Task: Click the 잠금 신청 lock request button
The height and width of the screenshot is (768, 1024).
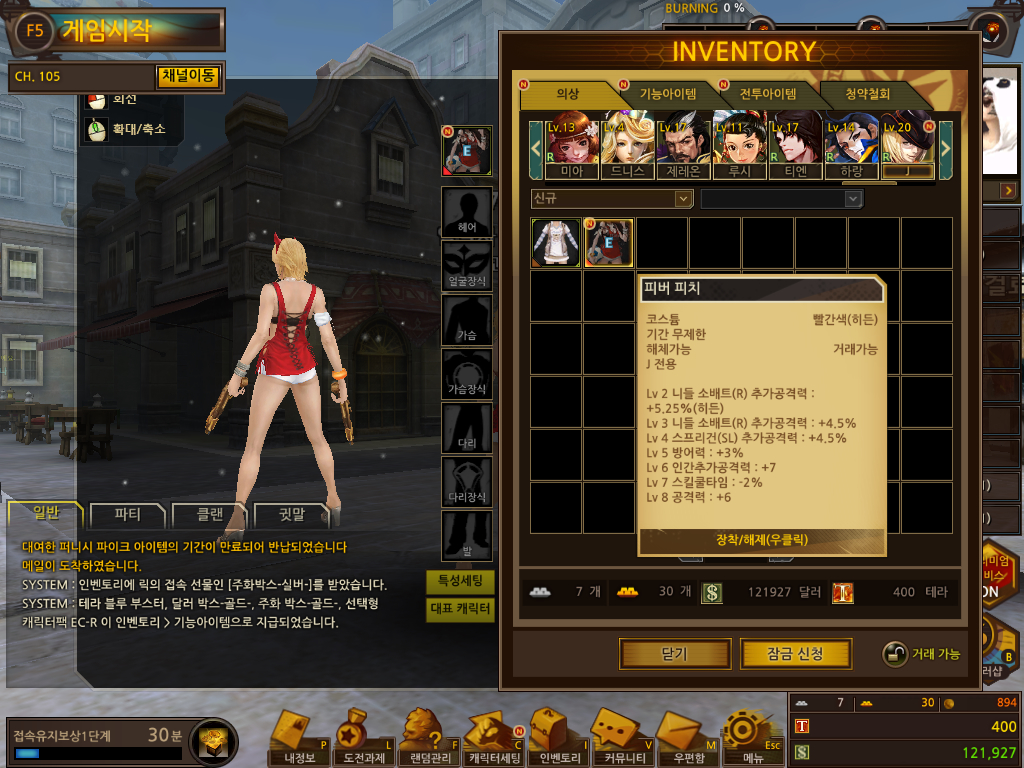Action: pyautogui.click(x=795, y=654)
